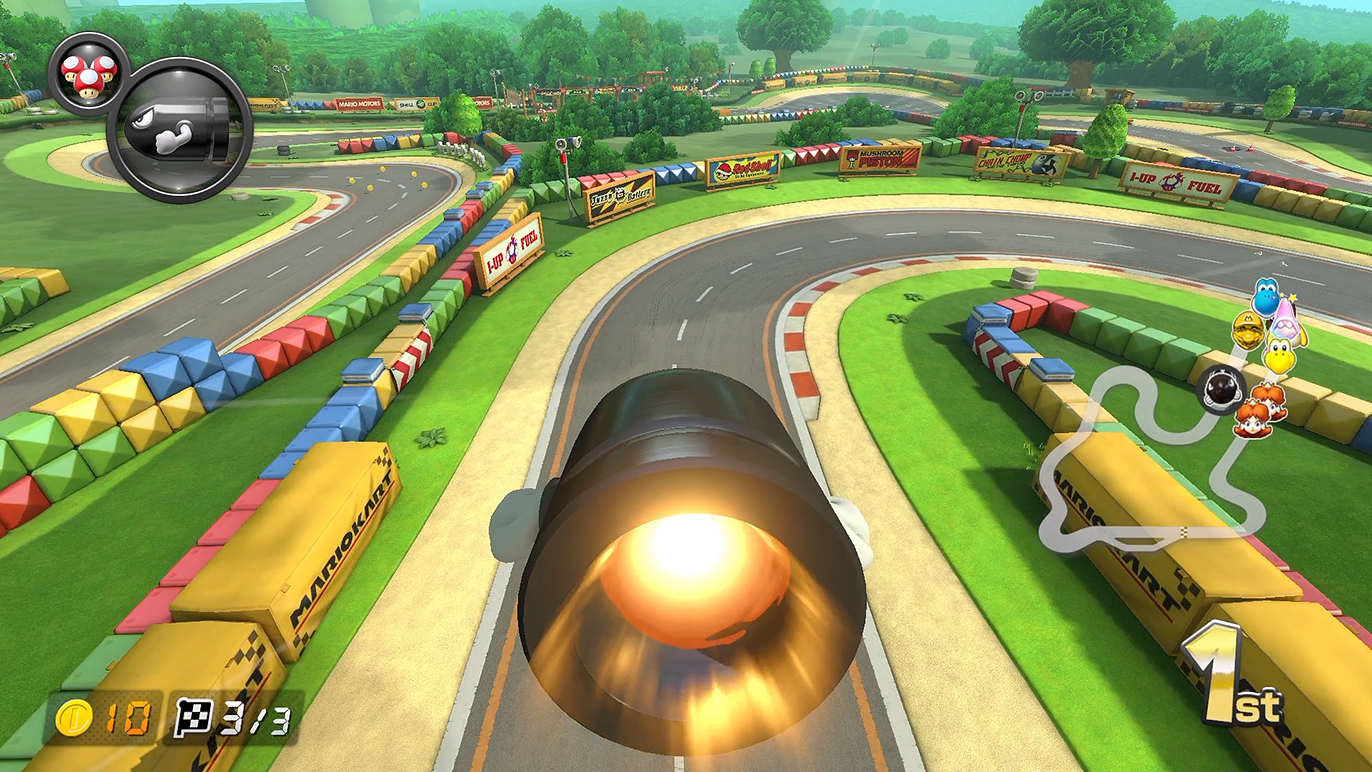
Task: Click the yellow Koopa Troopa minimap marker
Action: click(x=1279, y=354)
